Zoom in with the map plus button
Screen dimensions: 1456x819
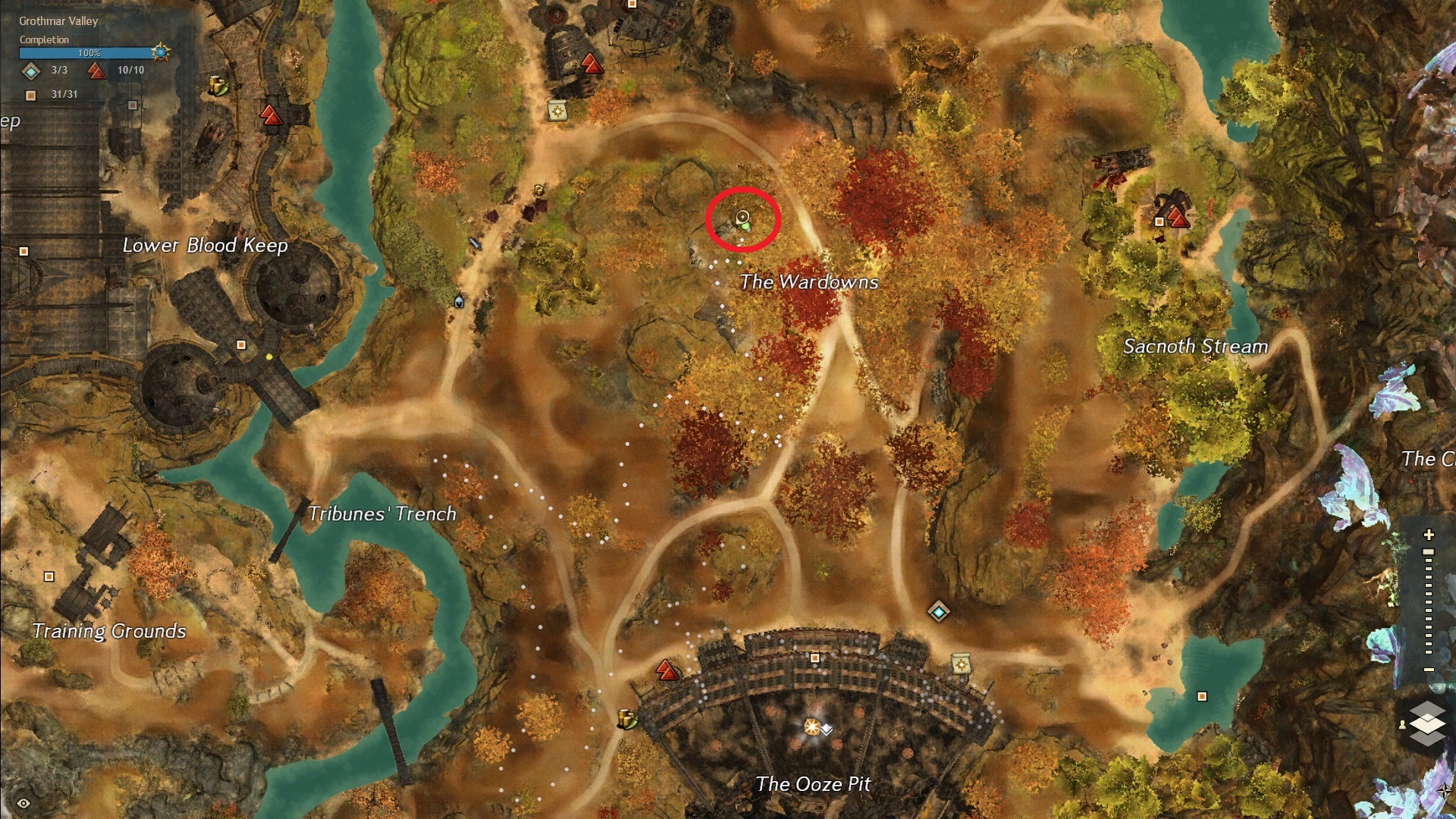(x=1429, y=535)
